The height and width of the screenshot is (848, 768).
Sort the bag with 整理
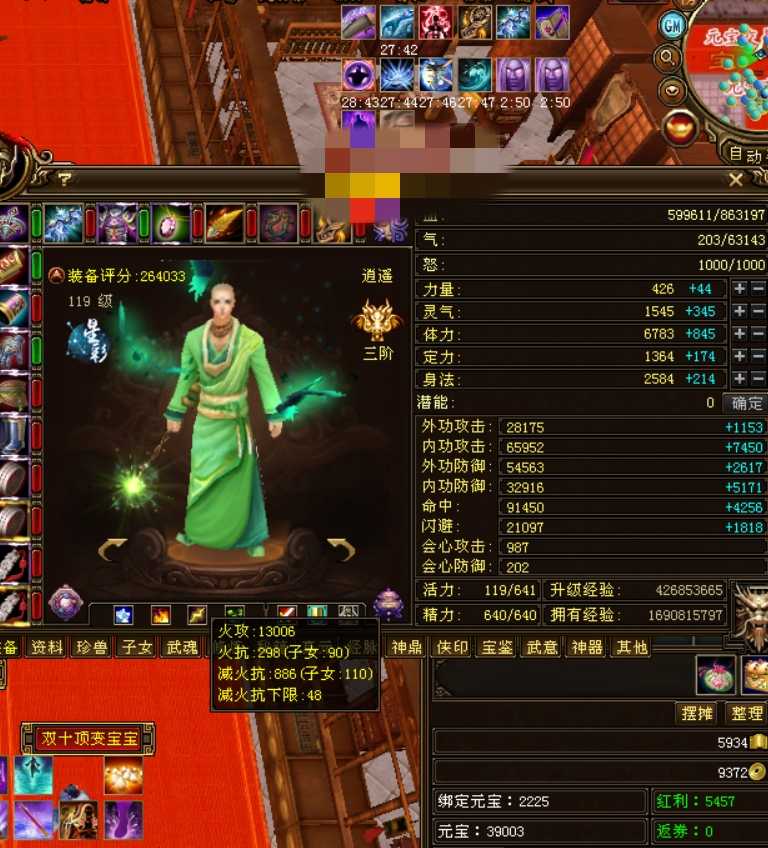(x=746, y=714)
